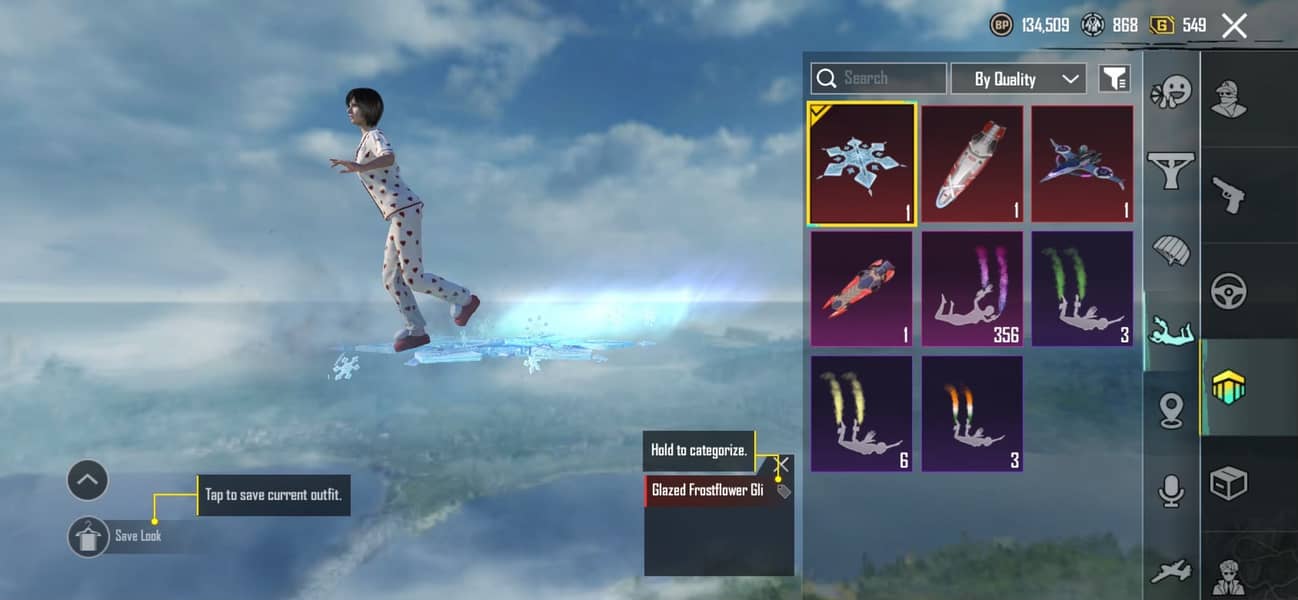Viewport: 1298px width, 600px height.
Task: Open the steering wheel vehicles tab
Action: [1229, 291]
